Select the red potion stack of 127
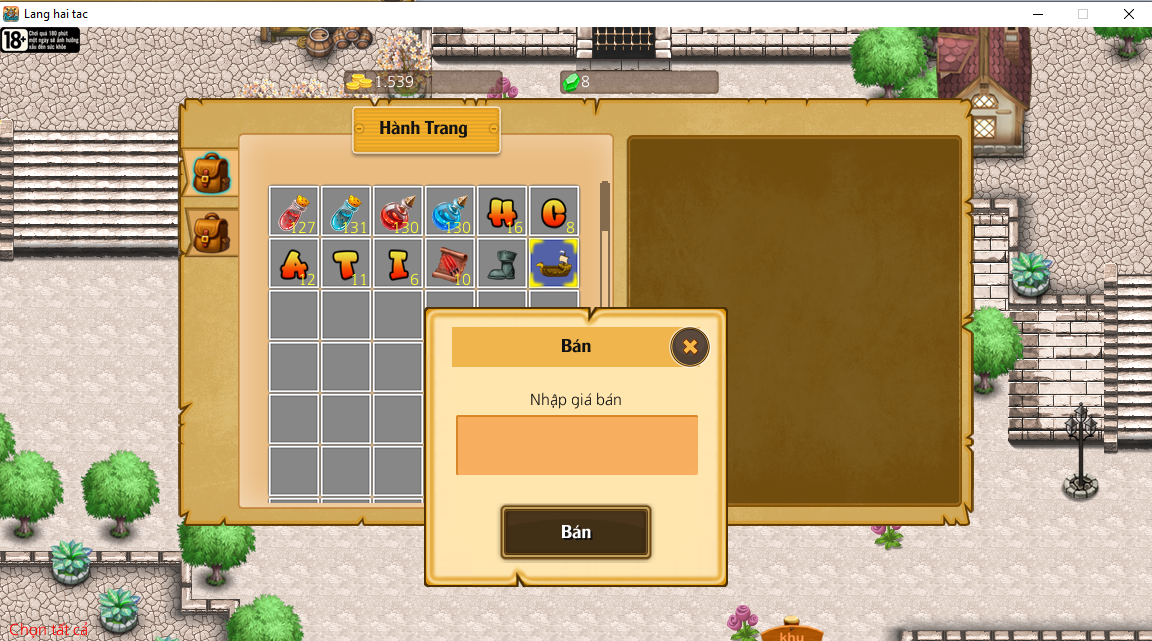Screen dimensions: 1152x641 294,212
